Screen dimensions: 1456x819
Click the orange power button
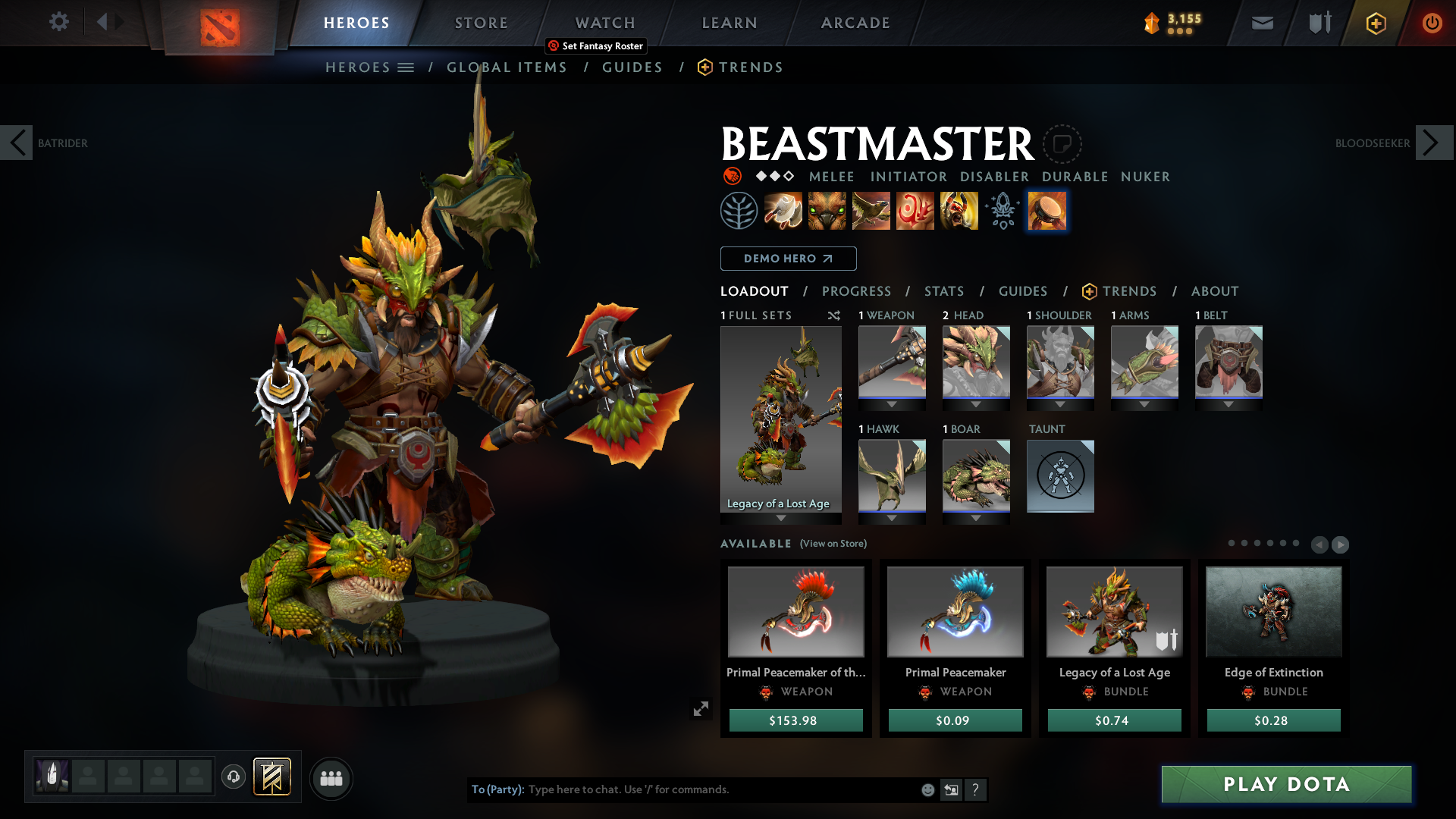(1432, 23)
